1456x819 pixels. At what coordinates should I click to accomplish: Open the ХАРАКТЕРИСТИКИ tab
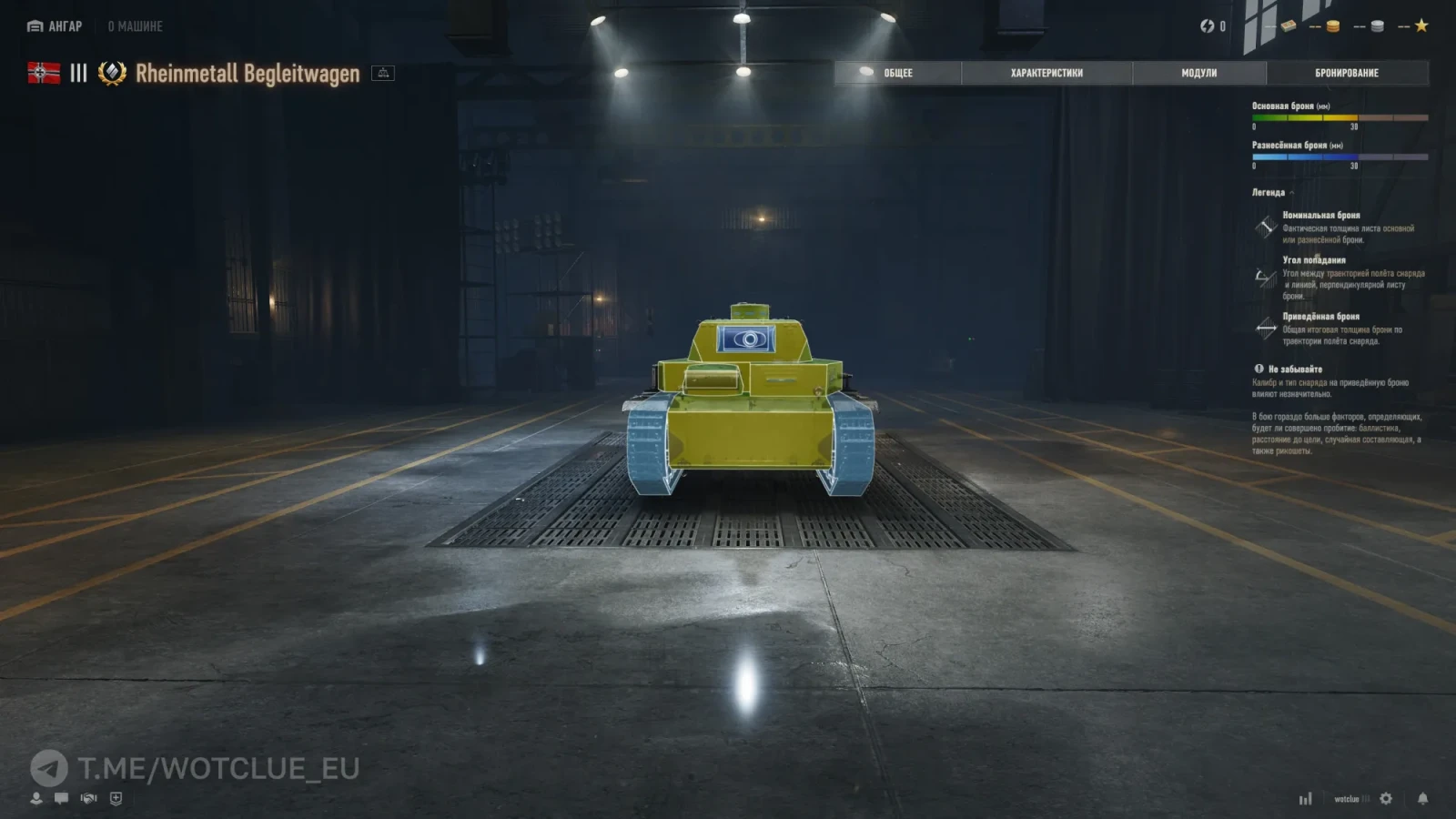pos(1046,73)
